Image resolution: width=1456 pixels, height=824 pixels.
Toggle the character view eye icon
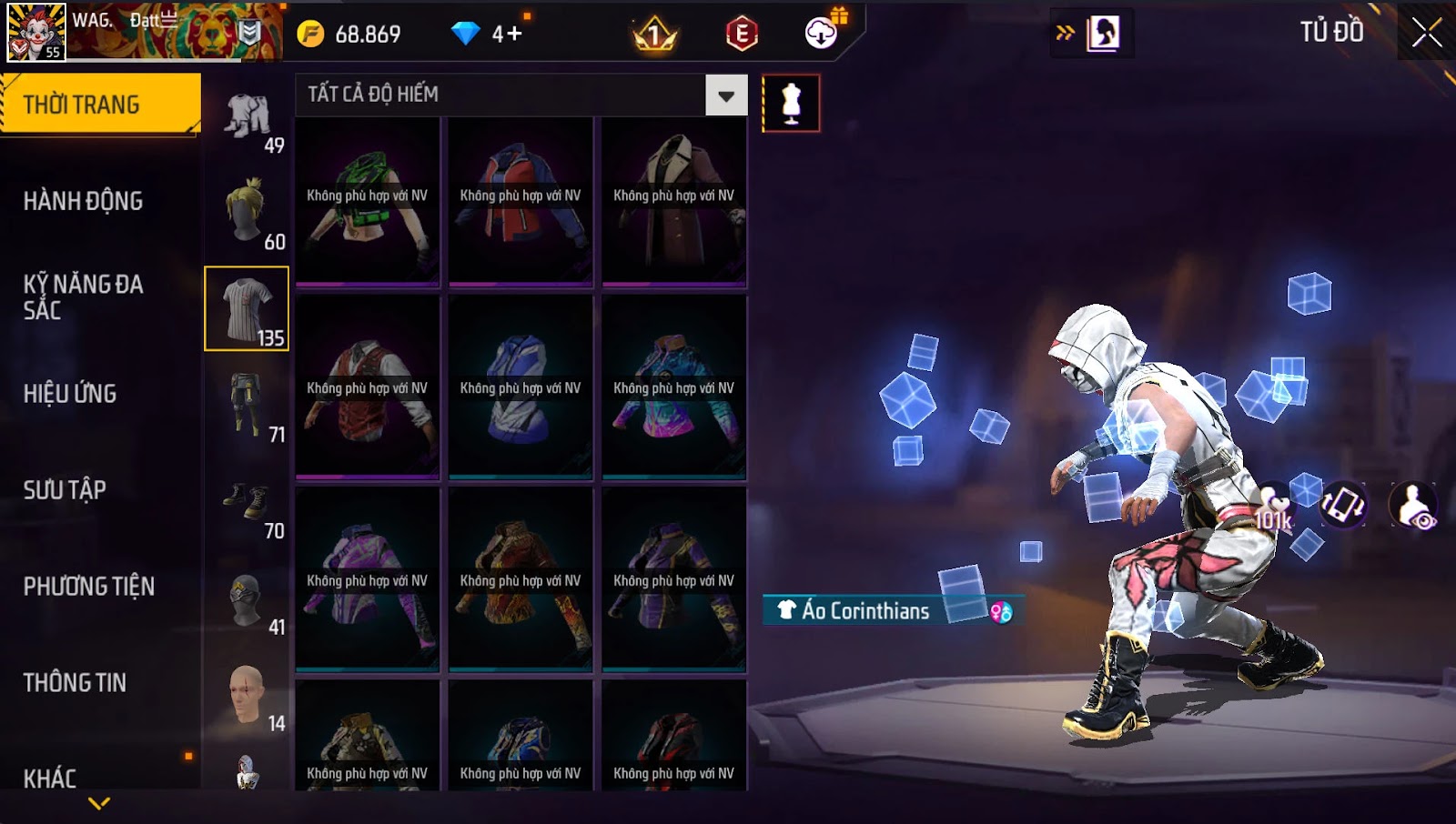click(x=1413, y=506)
